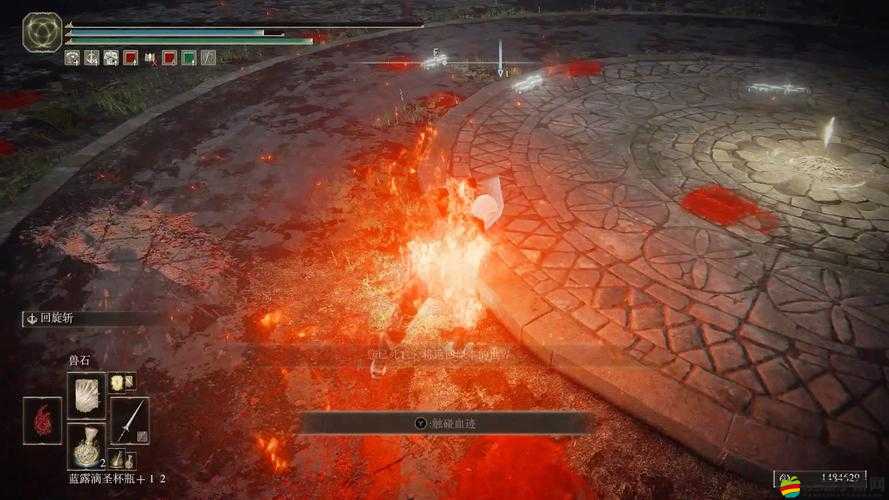
Task: Click the green square status effect icon
Action: [x=189, y=58]
